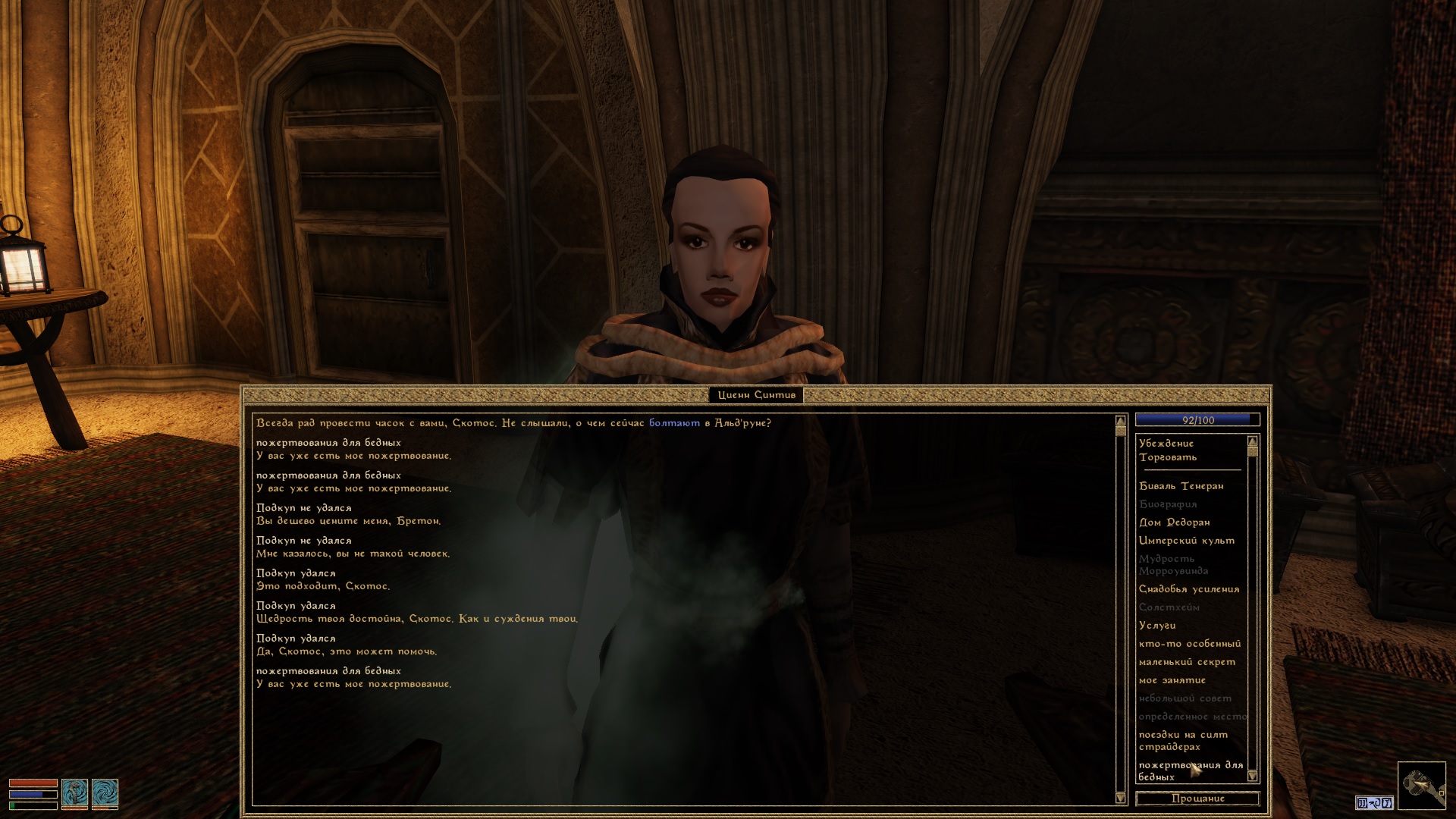Select the Услуги topic
The image size is (1456, 819).
click(1157, 626)
